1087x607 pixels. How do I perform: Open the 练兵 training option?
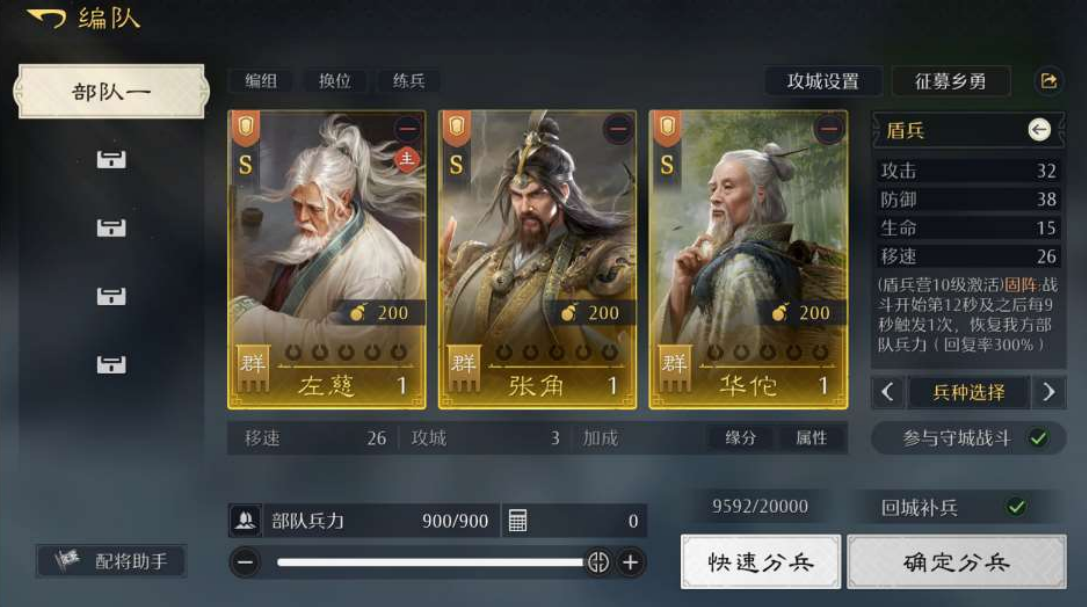(408, 81)
